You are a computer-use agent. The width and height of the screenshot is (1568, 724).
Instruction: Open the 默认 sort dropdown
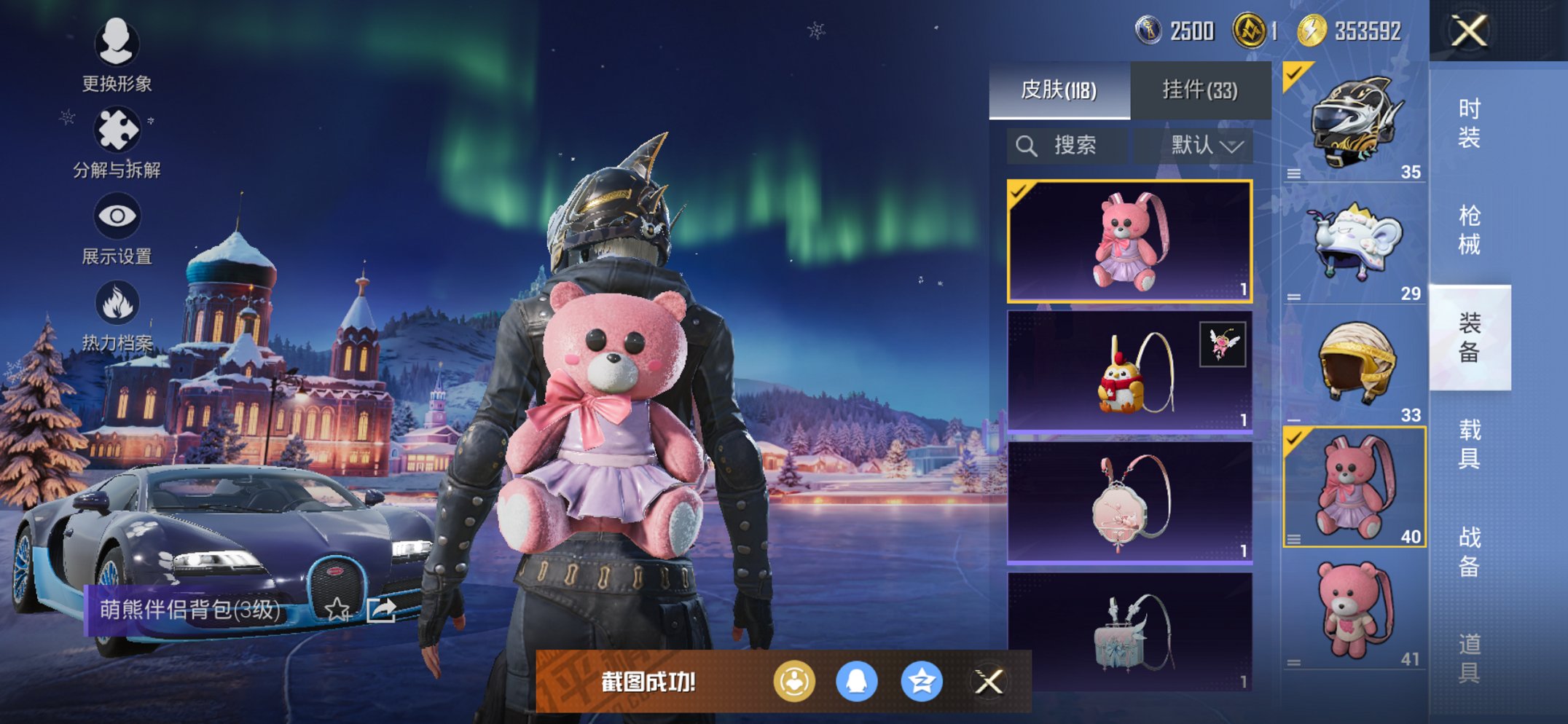tap(1204, 146)
